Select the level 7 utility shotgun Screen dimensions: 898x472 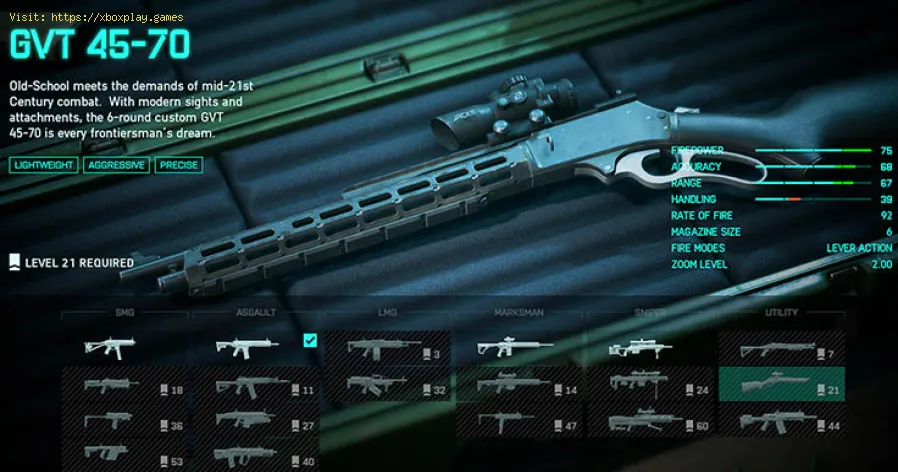[781, 349]
